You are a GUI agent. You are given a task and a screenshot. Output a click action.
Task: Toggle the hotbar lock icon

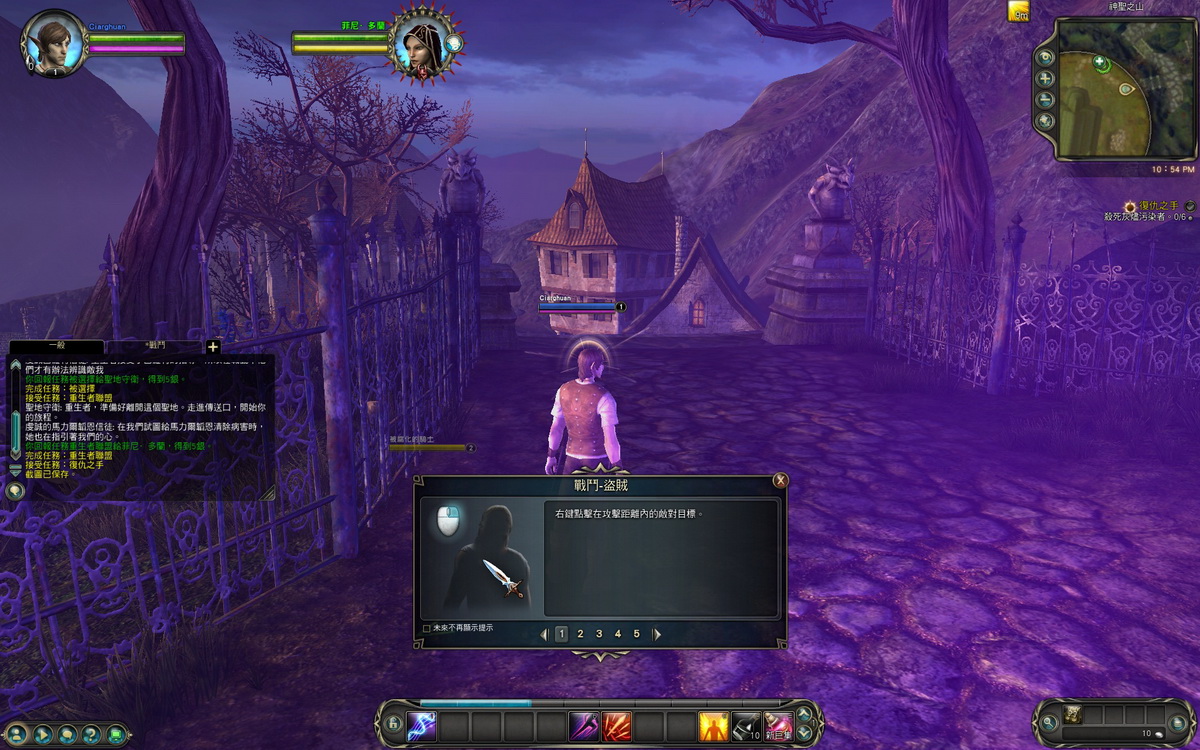pyautogui.click(x=393, y=725)
